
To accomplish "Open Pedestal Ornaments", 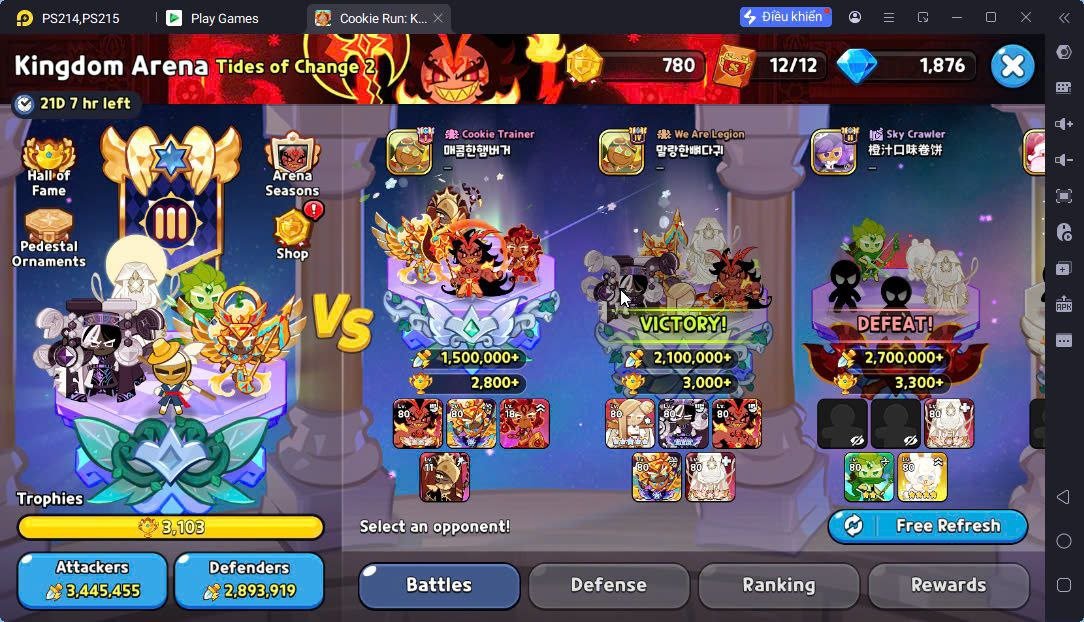I will (x=49, y=238).
